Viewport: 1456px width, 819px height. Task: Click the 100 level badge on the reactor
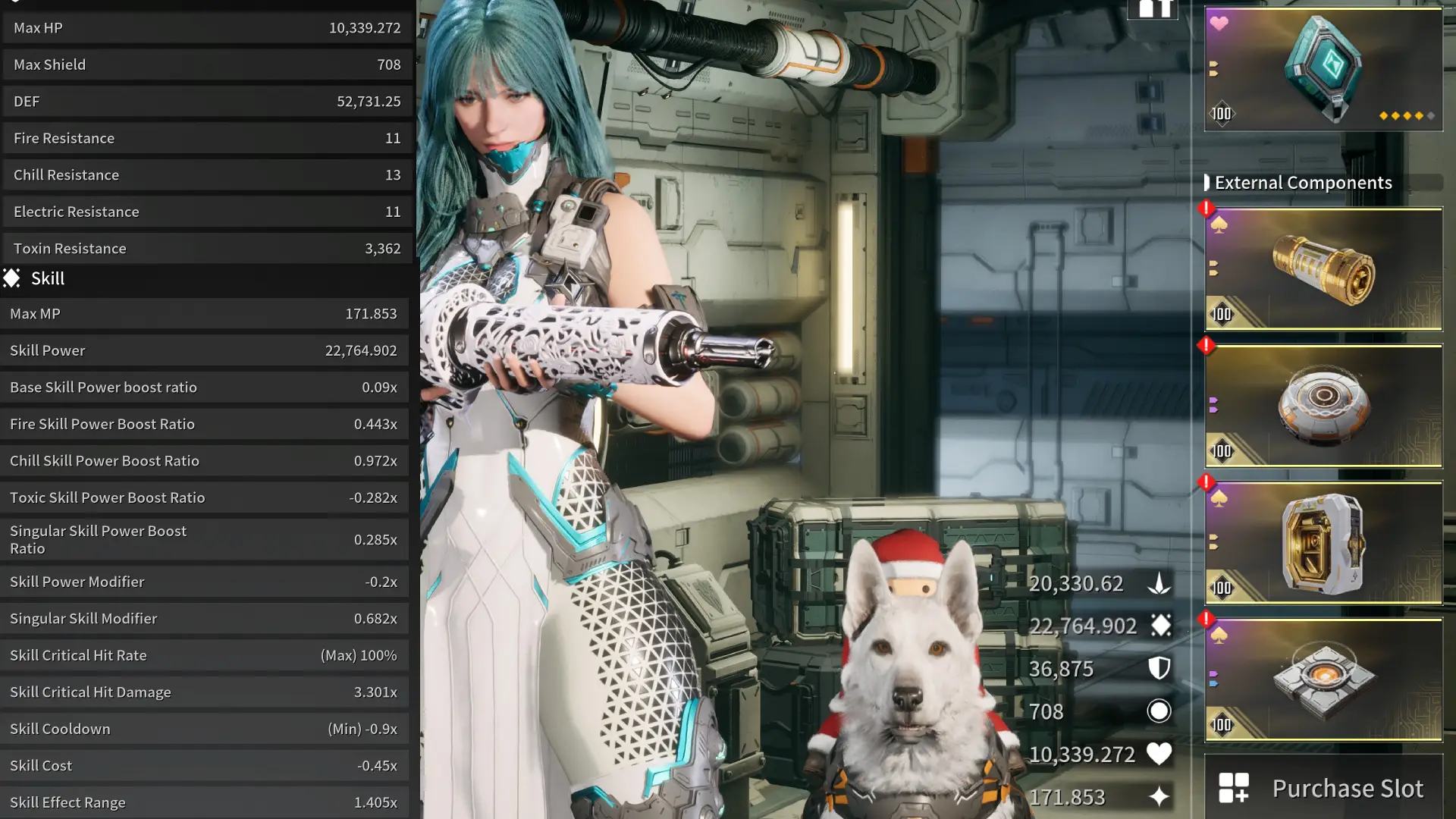(1222, 114)
